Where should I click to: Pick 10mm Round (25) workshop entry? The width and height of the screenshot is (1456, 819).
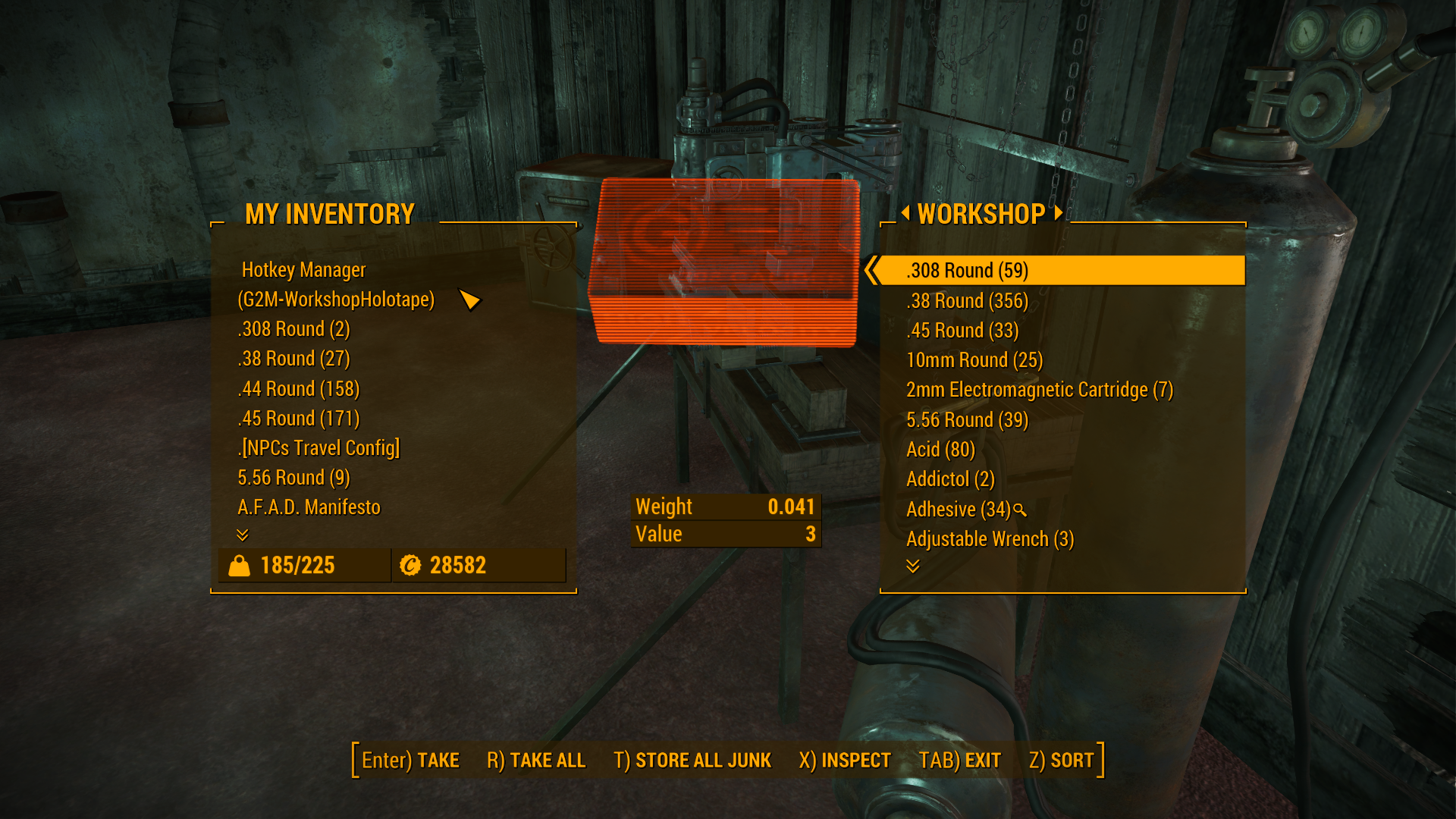pyautogui.click(x=974, y=360)
